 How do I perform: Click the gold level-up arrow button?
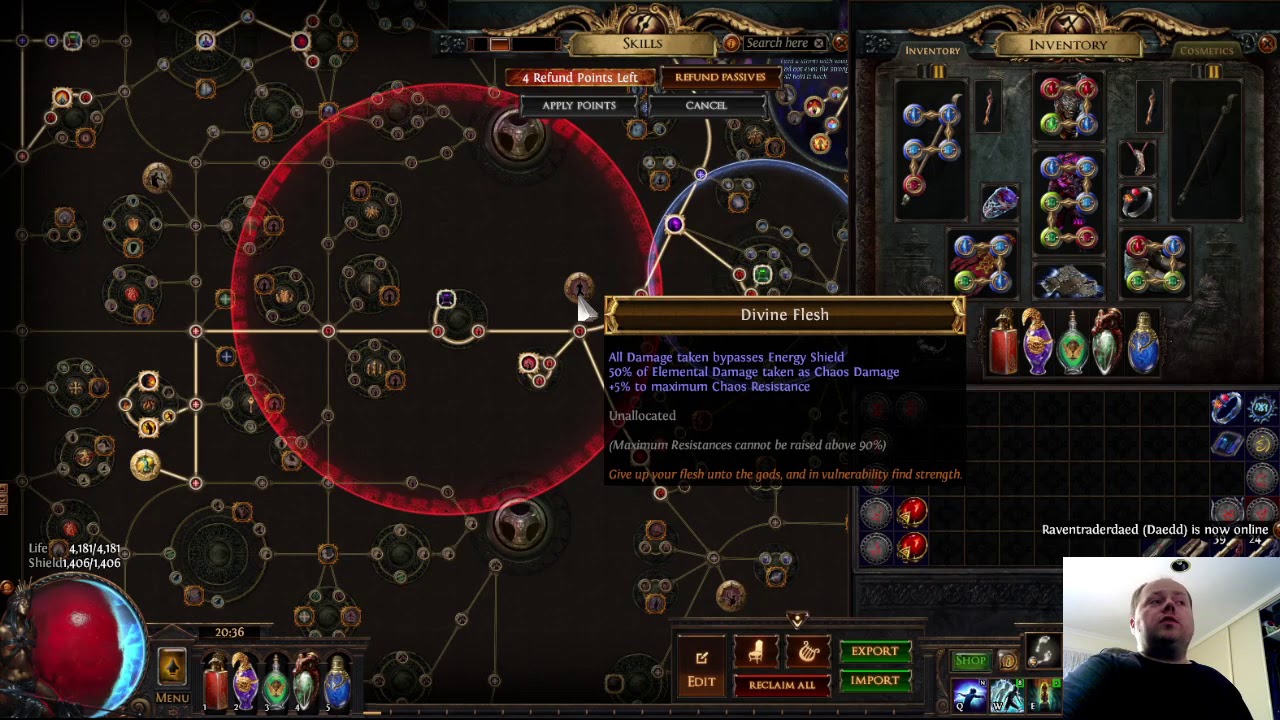point(172,665)
